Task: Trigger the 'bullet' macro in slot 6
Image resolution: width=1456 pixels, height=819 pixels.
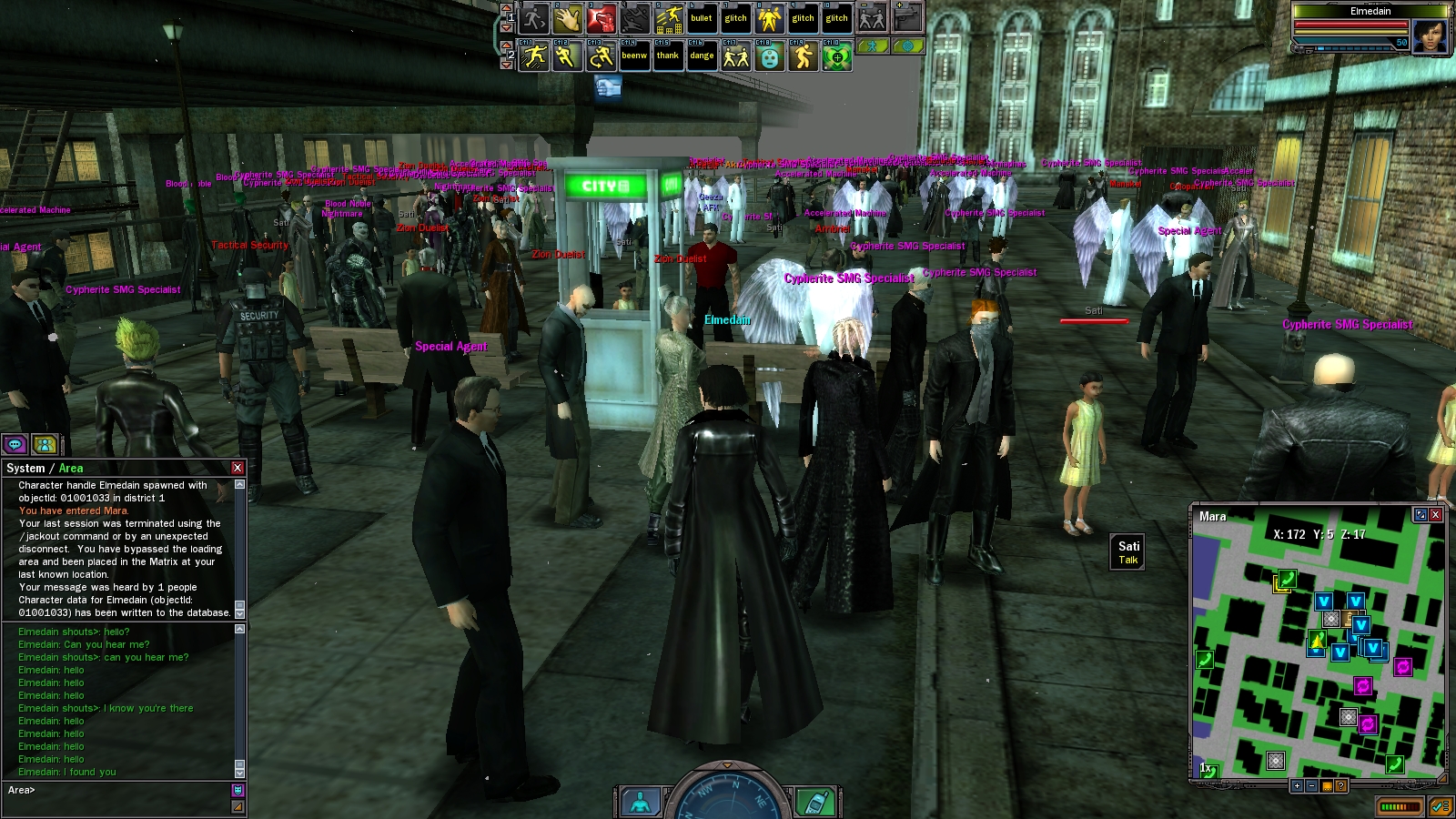Action: pyautogui.click(x=702, y=17)
